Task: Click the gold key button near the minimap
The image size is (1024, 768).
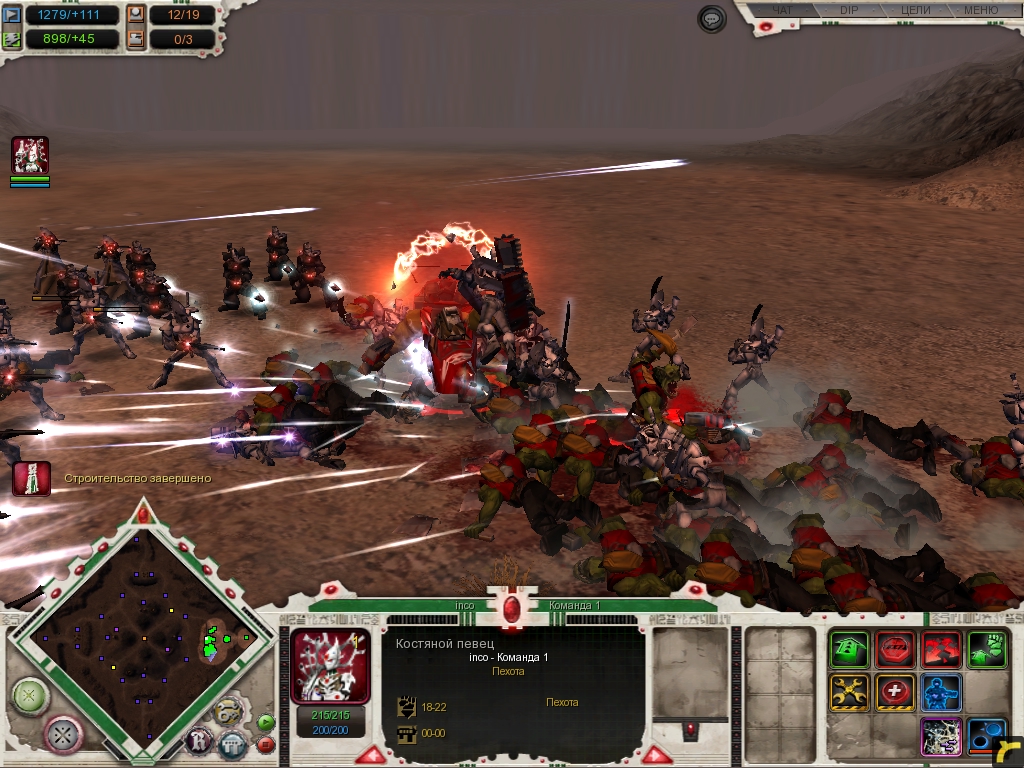Action: [x=227, y=713]
